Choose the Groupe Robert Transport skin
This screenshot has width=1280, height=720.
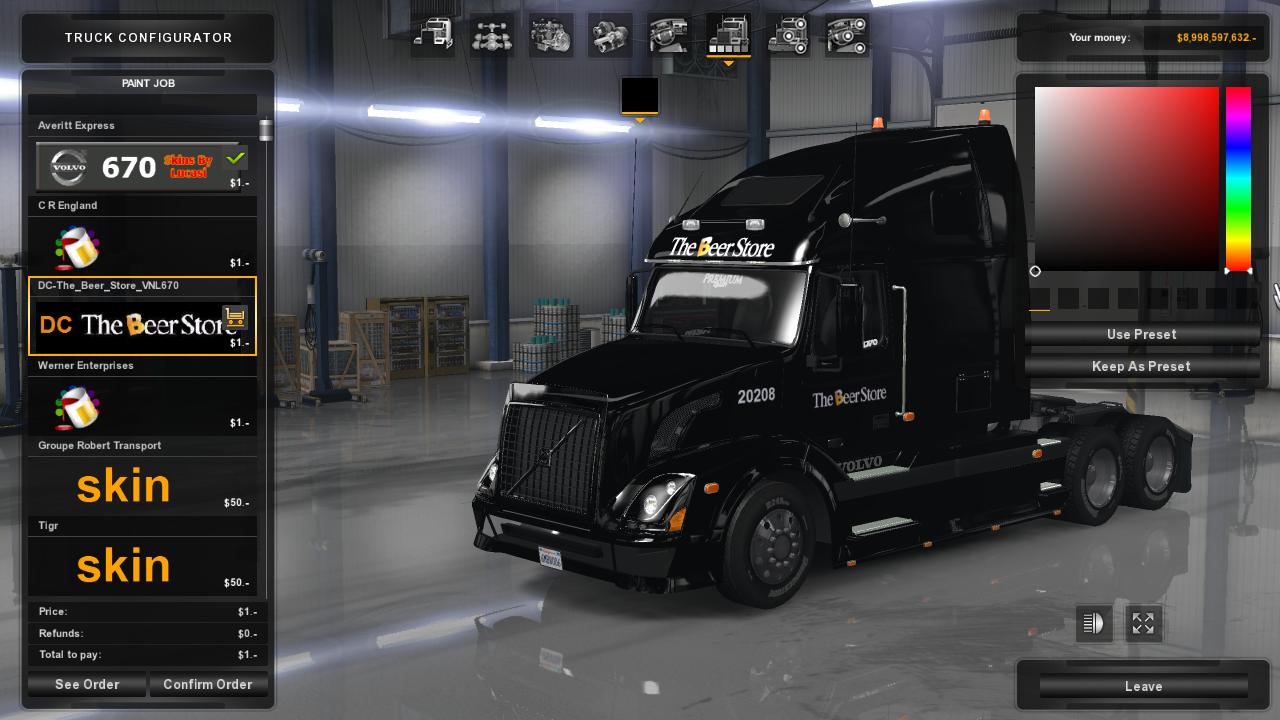[142, 486]
